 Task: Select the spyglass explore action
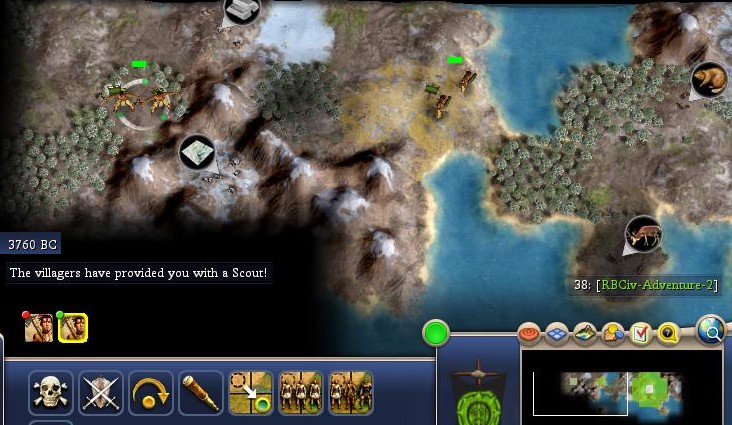point(200,393)
